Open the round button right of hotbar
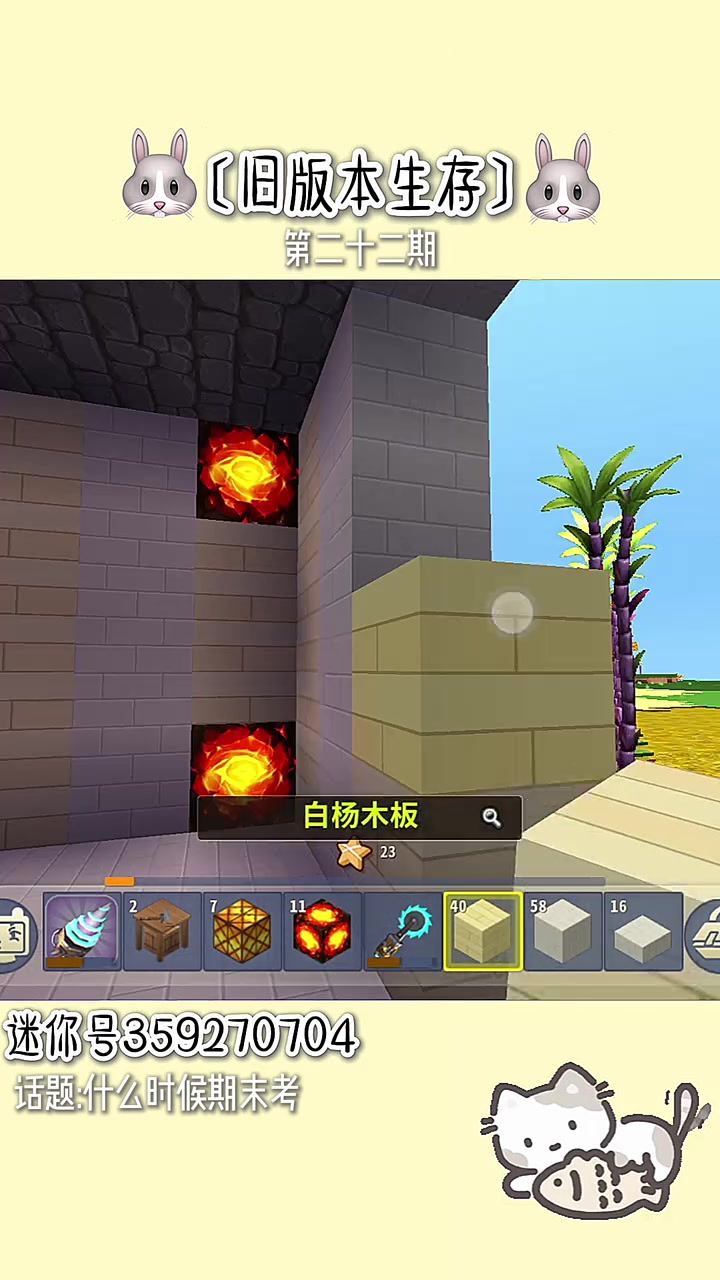This screenshot has height=1280, width=720. 706,935
